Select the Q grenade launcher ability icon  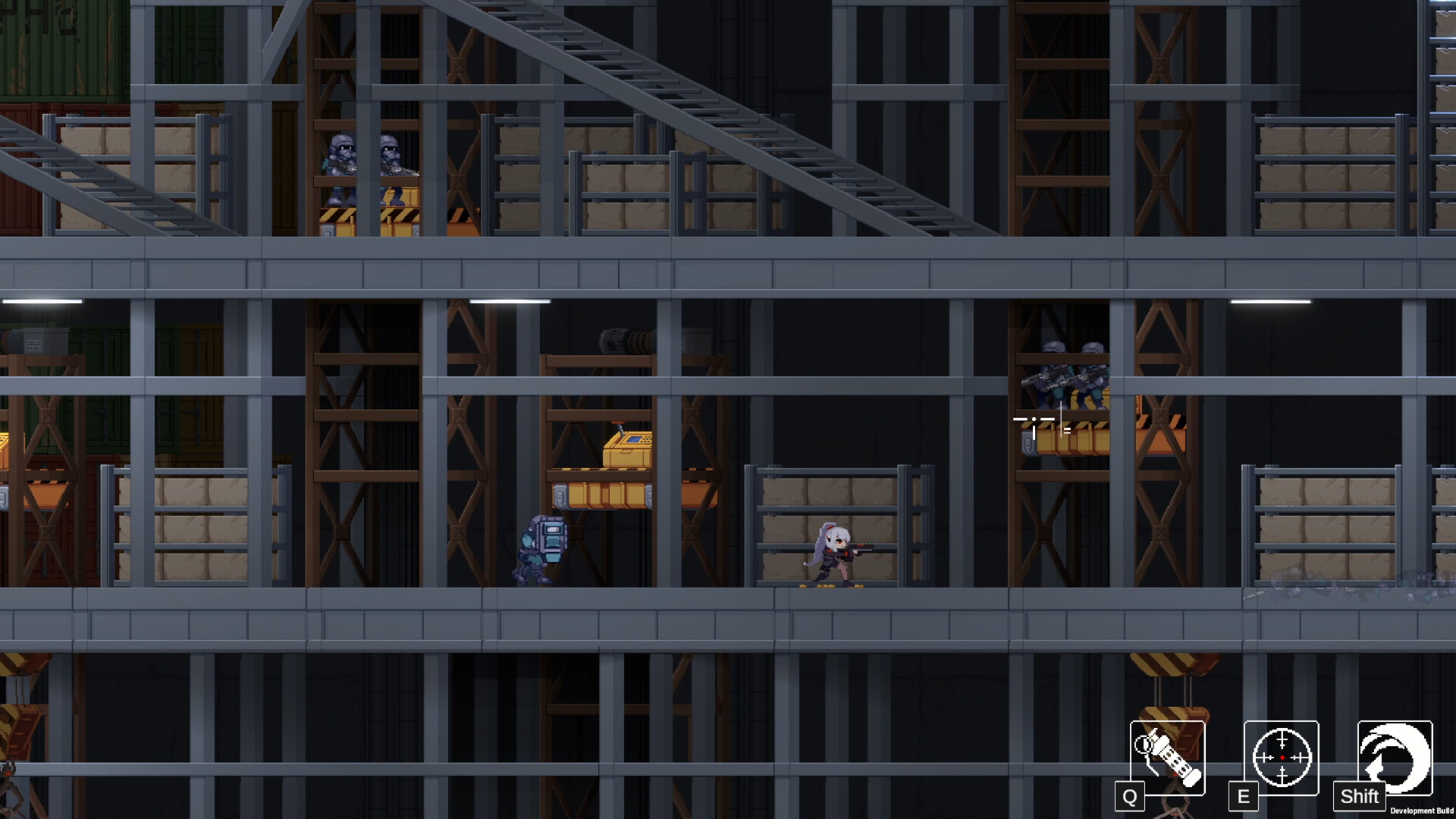(x=1167, y=758)
